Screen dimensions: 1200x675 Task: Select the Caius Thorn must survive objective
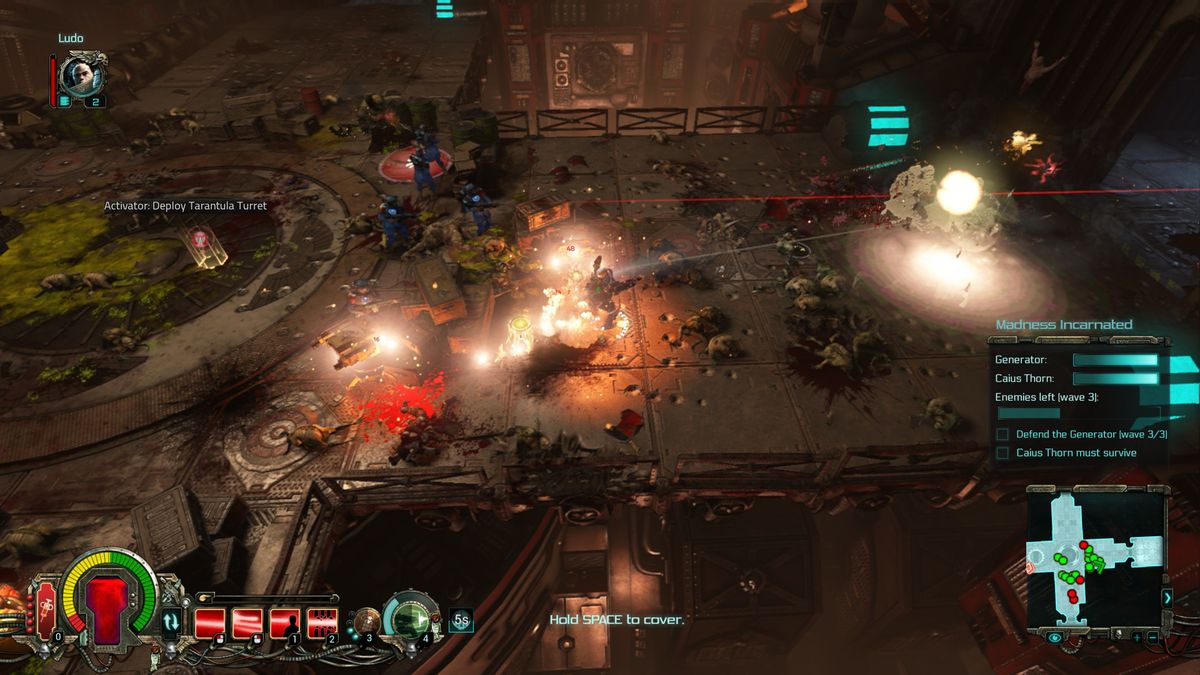click(1075, 453)
